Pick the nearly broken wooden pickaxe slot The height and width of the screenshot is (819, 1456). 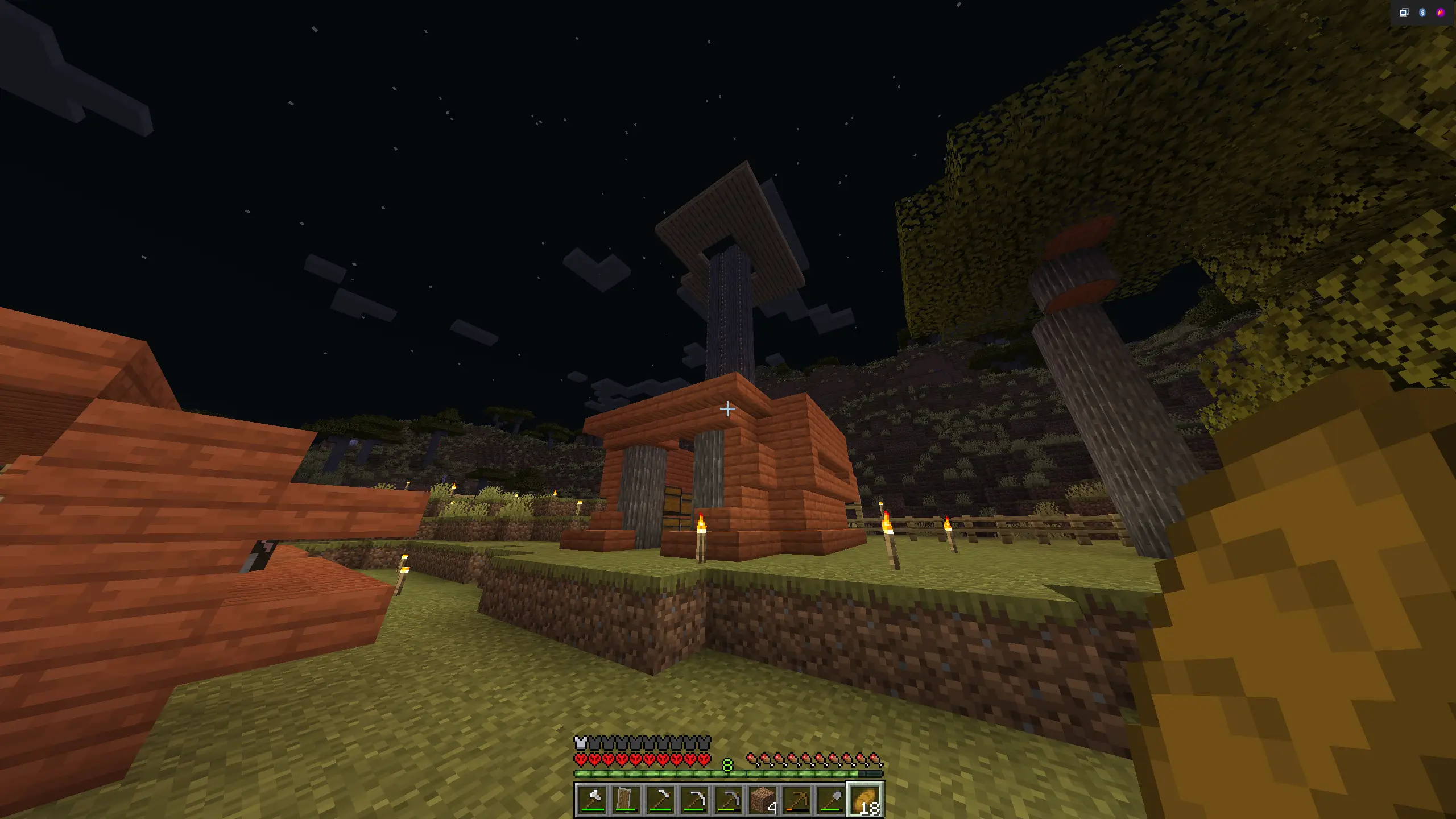797,800
